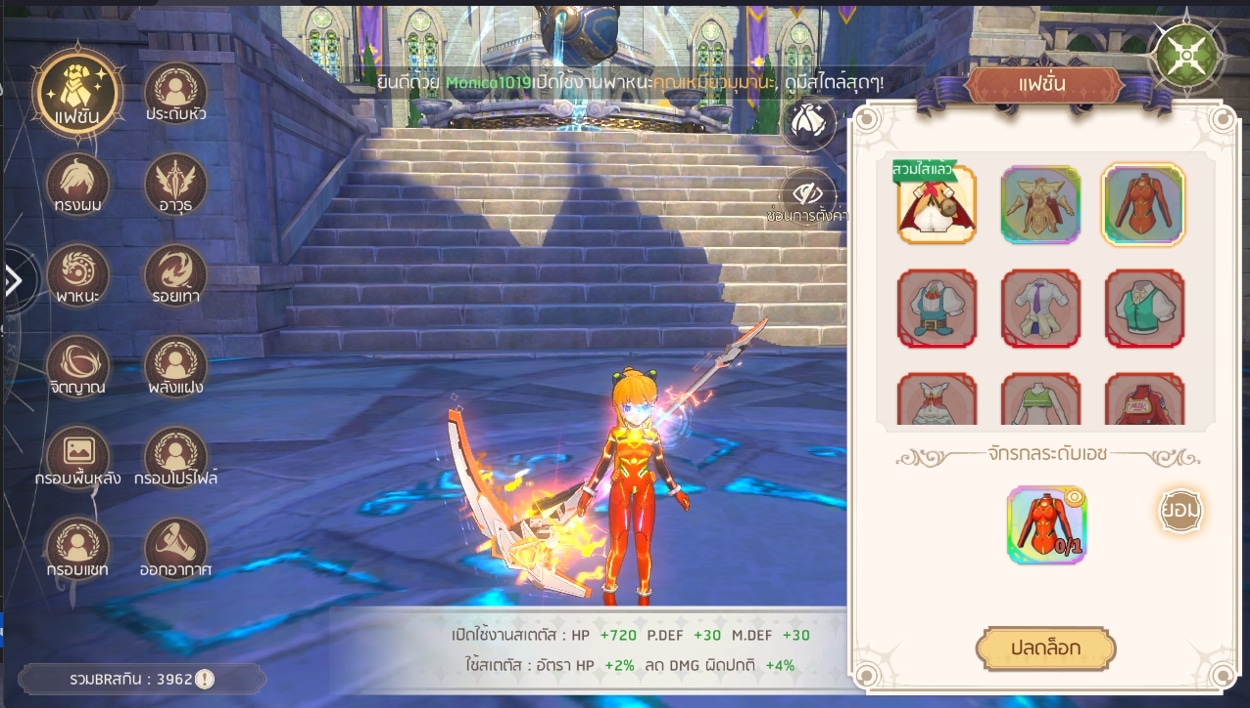Open the กรอบพื้นหลัง background frame category
Screen dimensions: 1250x708
click(x=77, y=457)
